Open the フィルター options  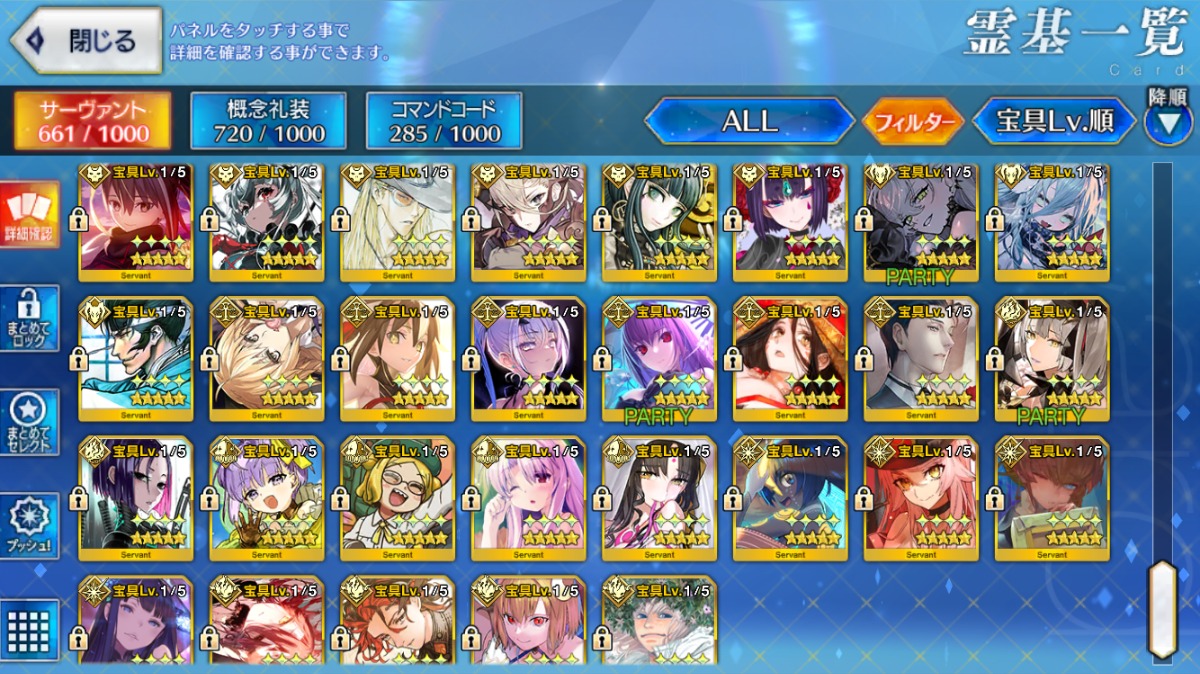click(x=913, y=123)
